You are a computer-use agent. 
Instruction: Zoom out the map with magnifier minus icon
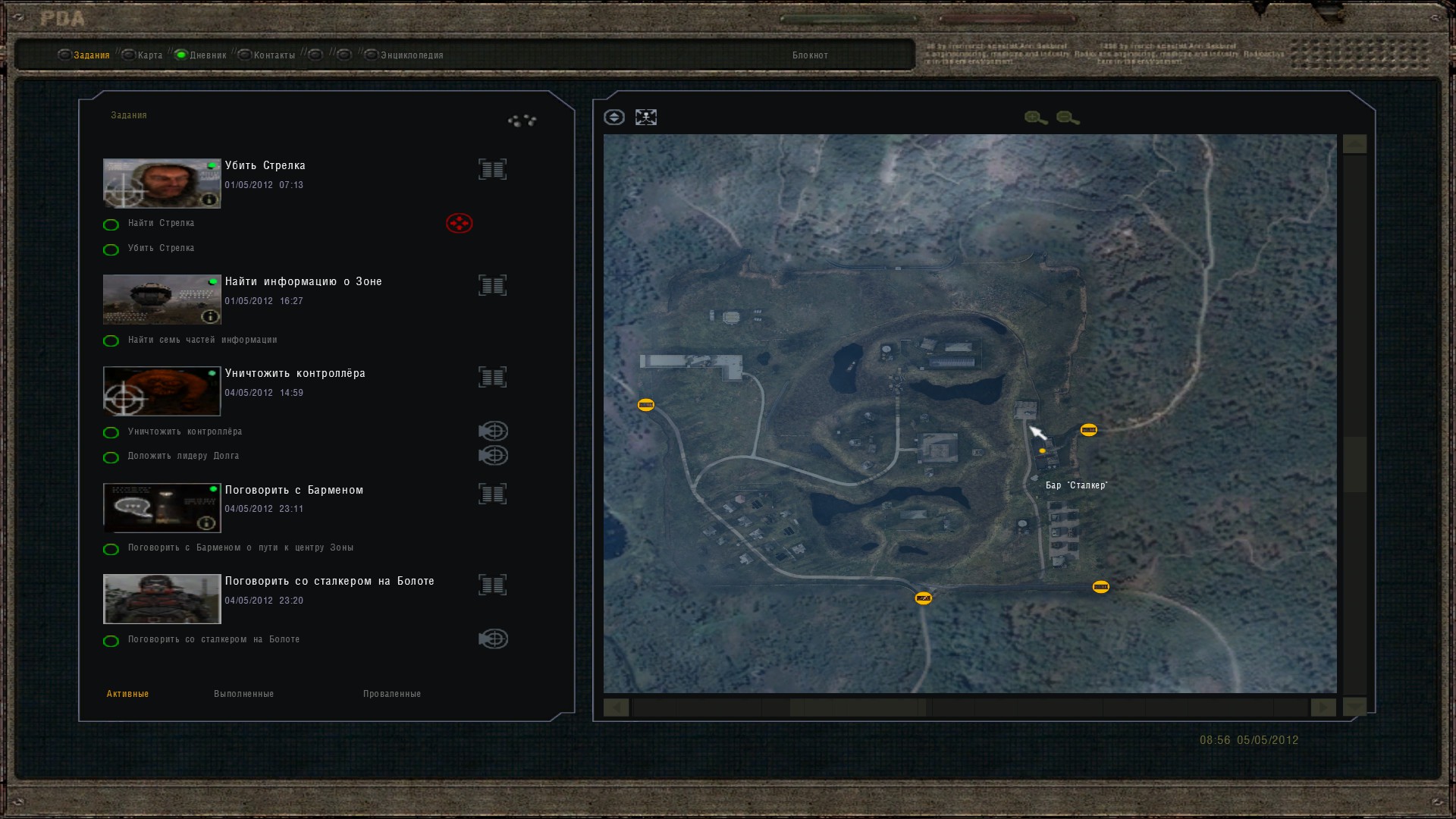(x=1065, y=117)
